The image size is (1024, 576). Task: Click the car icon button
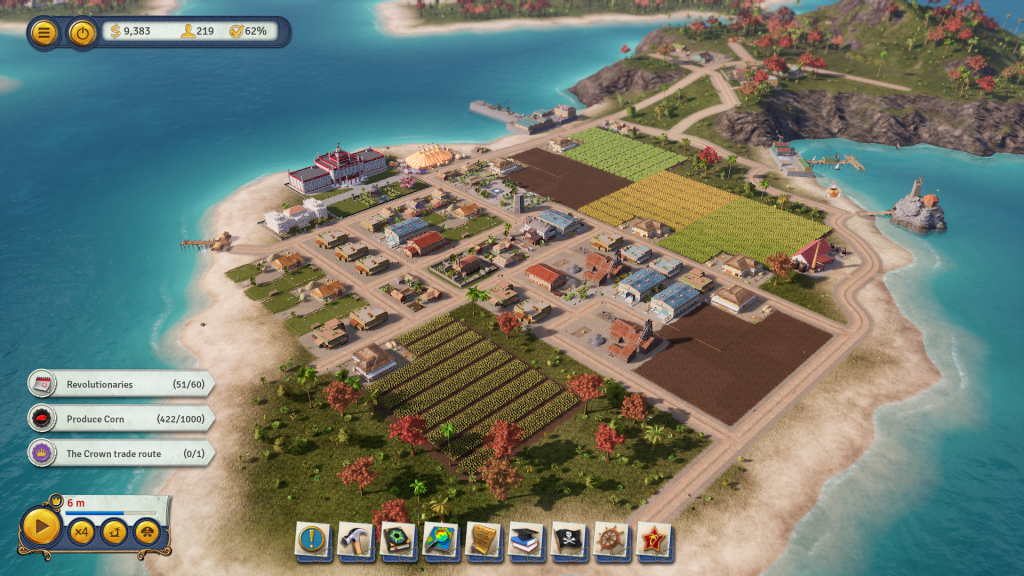tap(147, 532)
